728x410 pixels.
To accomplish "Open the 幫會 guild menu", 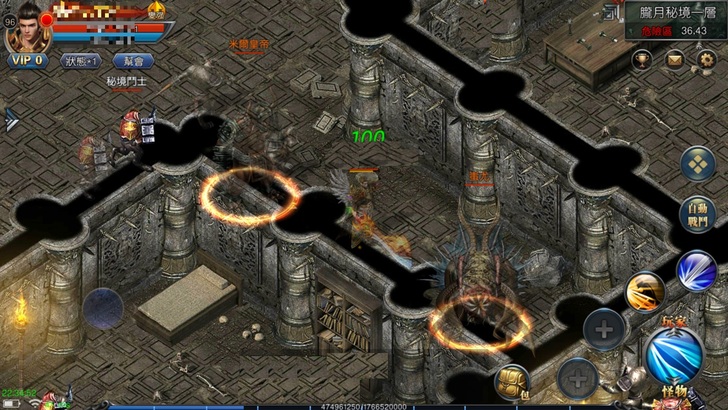I will [133, 61].
